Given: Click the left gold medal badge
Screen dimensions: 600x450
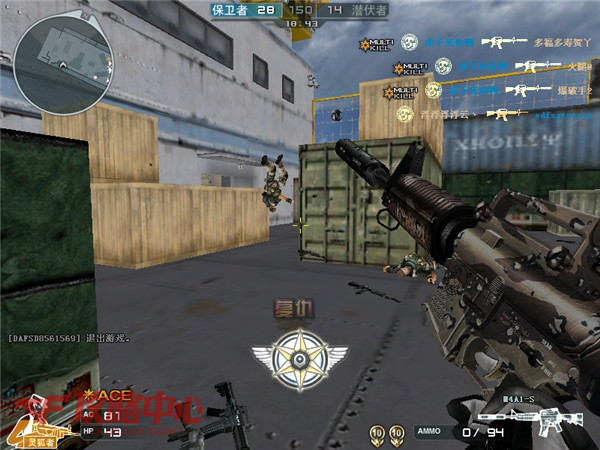Looking at the screenshot, I should pos(377,432).
